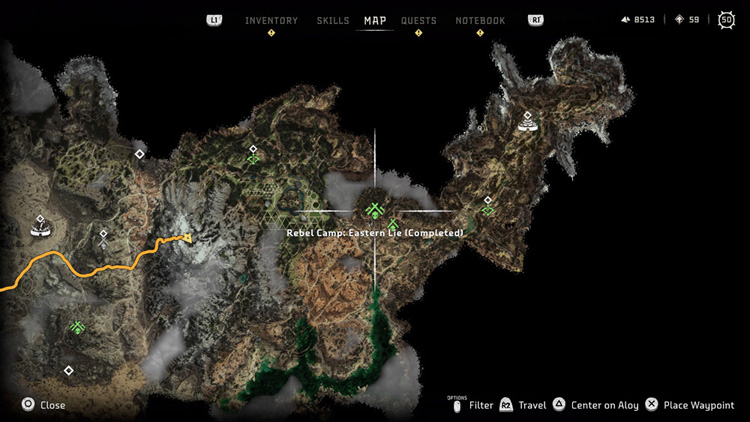
Task: Select the Map tab
Action: pos(375,20)
